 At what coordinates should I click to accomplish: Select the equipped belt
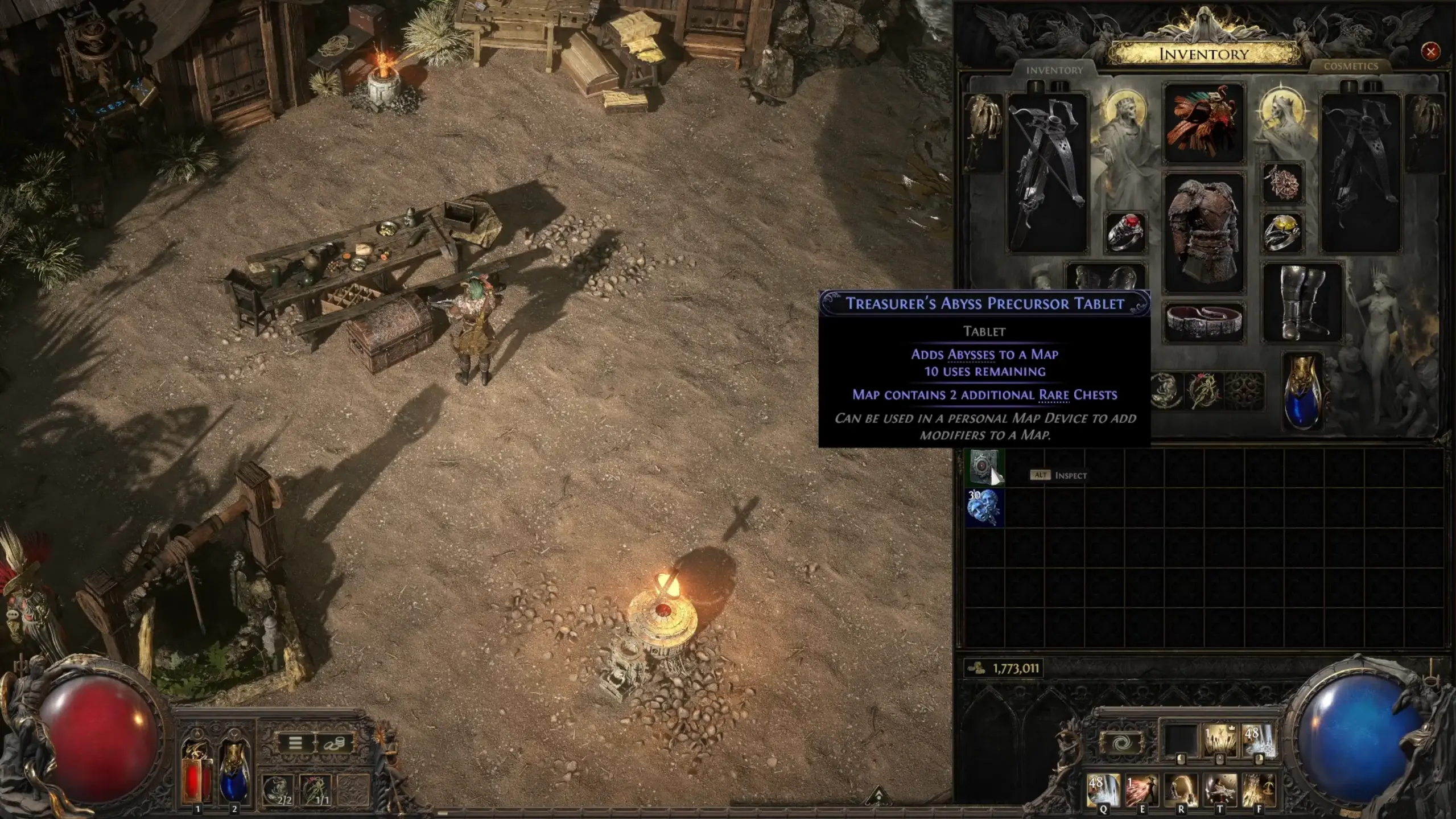[1203, 322]
